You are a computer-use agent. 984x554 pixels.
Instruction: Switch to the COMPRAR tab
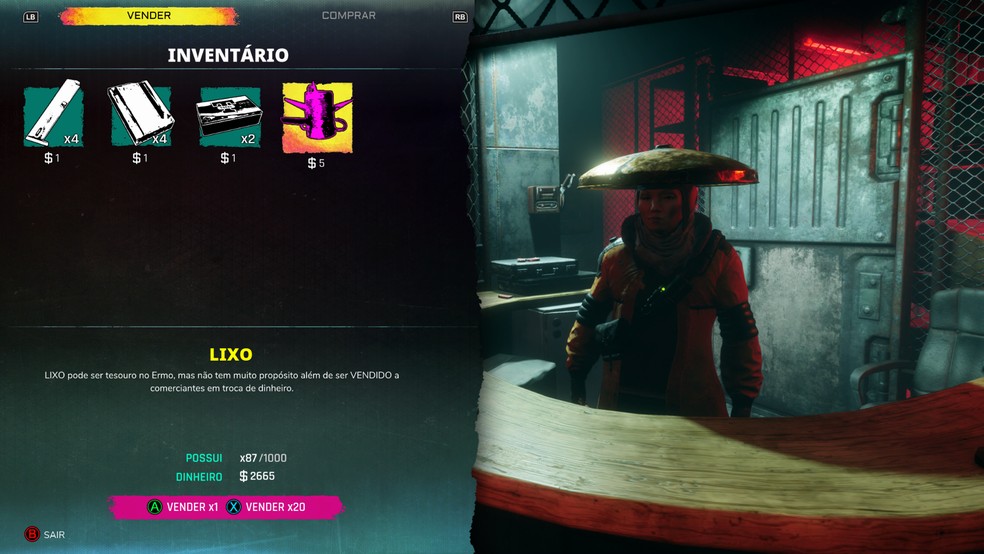pos(348,16)
